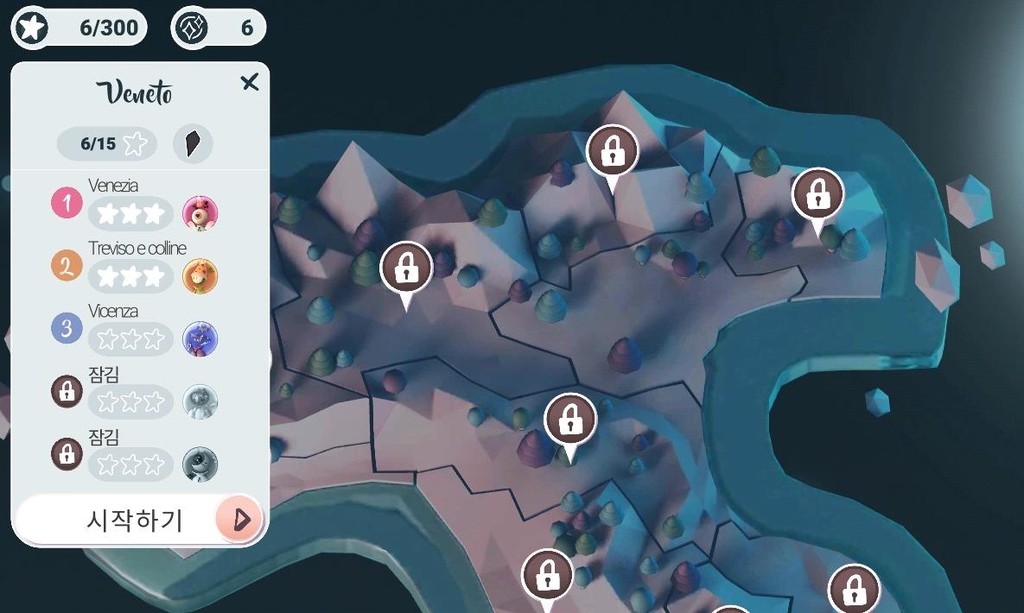Start the level with 시작하기 button

pos(139,519)
